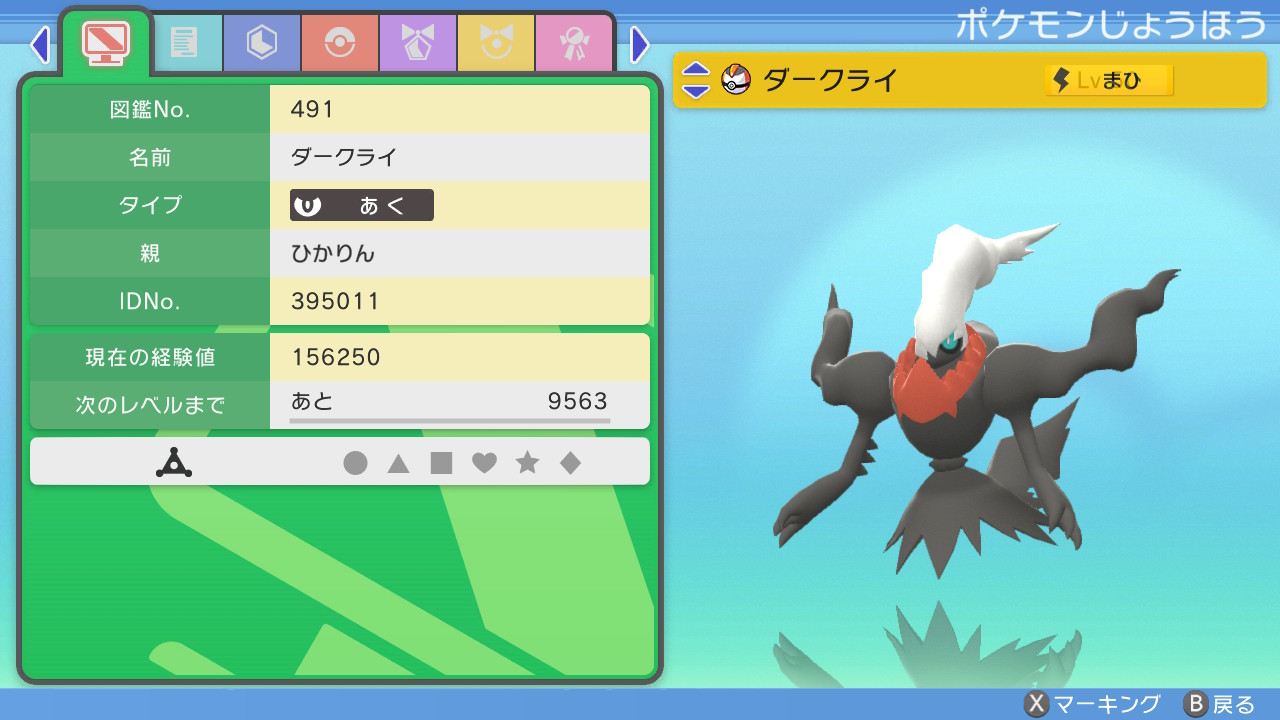This screenshot has height=720, width=1280.
Task: Select the あく dark type label
Action: point(360,205)
